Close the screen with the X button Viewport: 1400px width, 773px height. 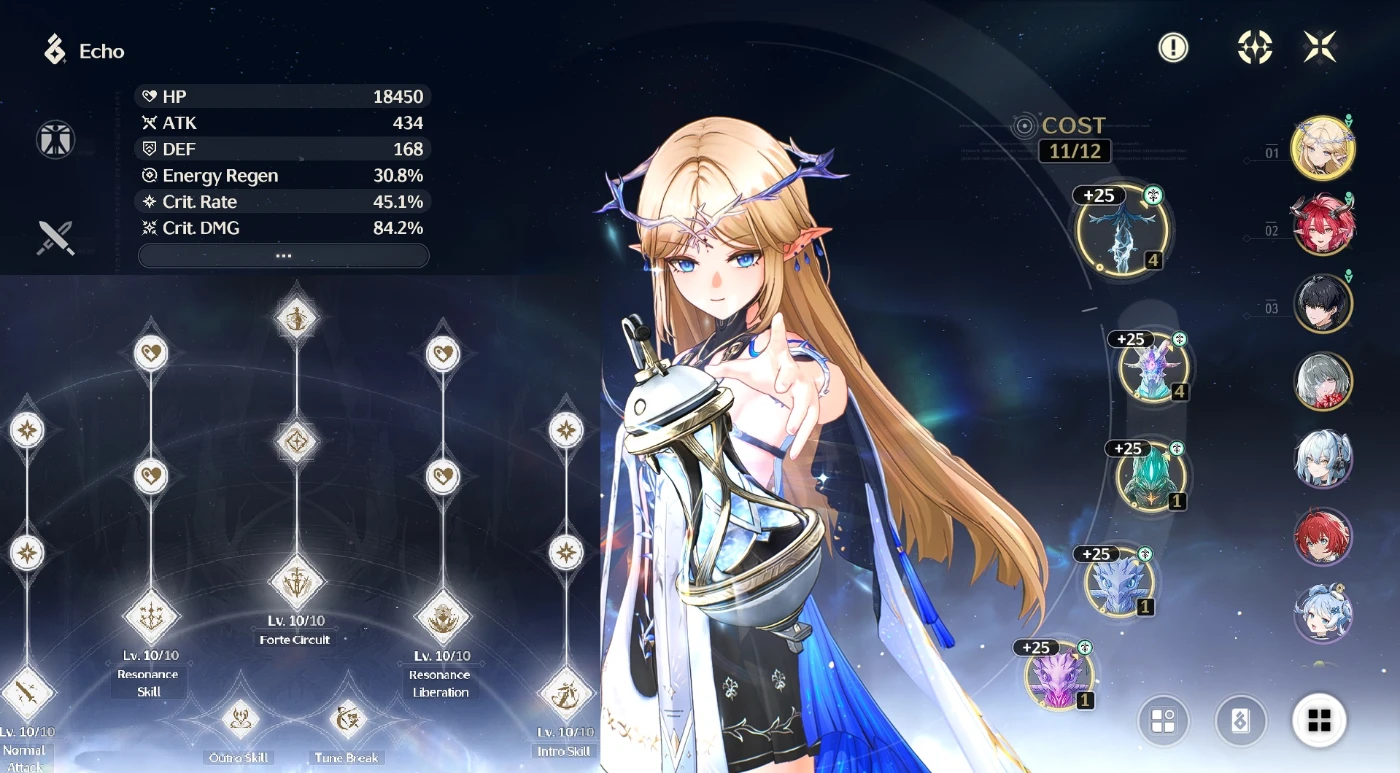(x=1320, y=47)
